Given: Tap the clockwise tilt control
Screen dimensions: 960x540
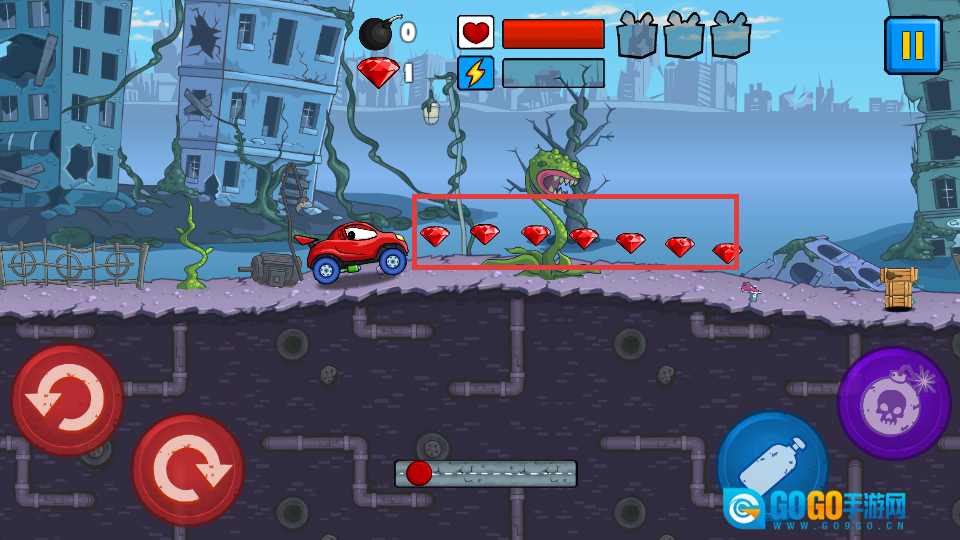Looking at the screenshot, I should click(x=188, y=470).
